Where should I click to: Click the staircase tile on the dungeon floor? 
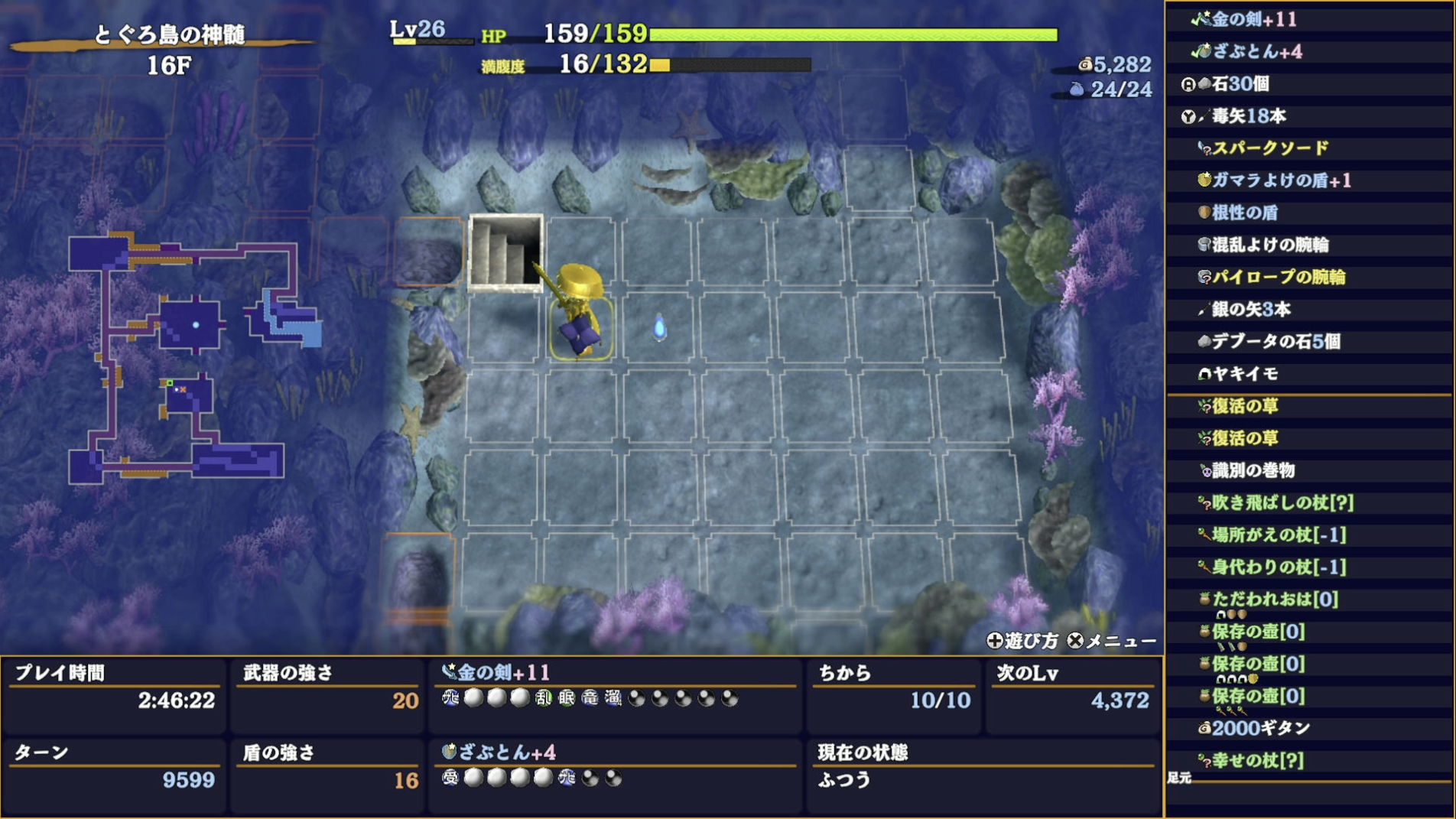coord(506,252)
